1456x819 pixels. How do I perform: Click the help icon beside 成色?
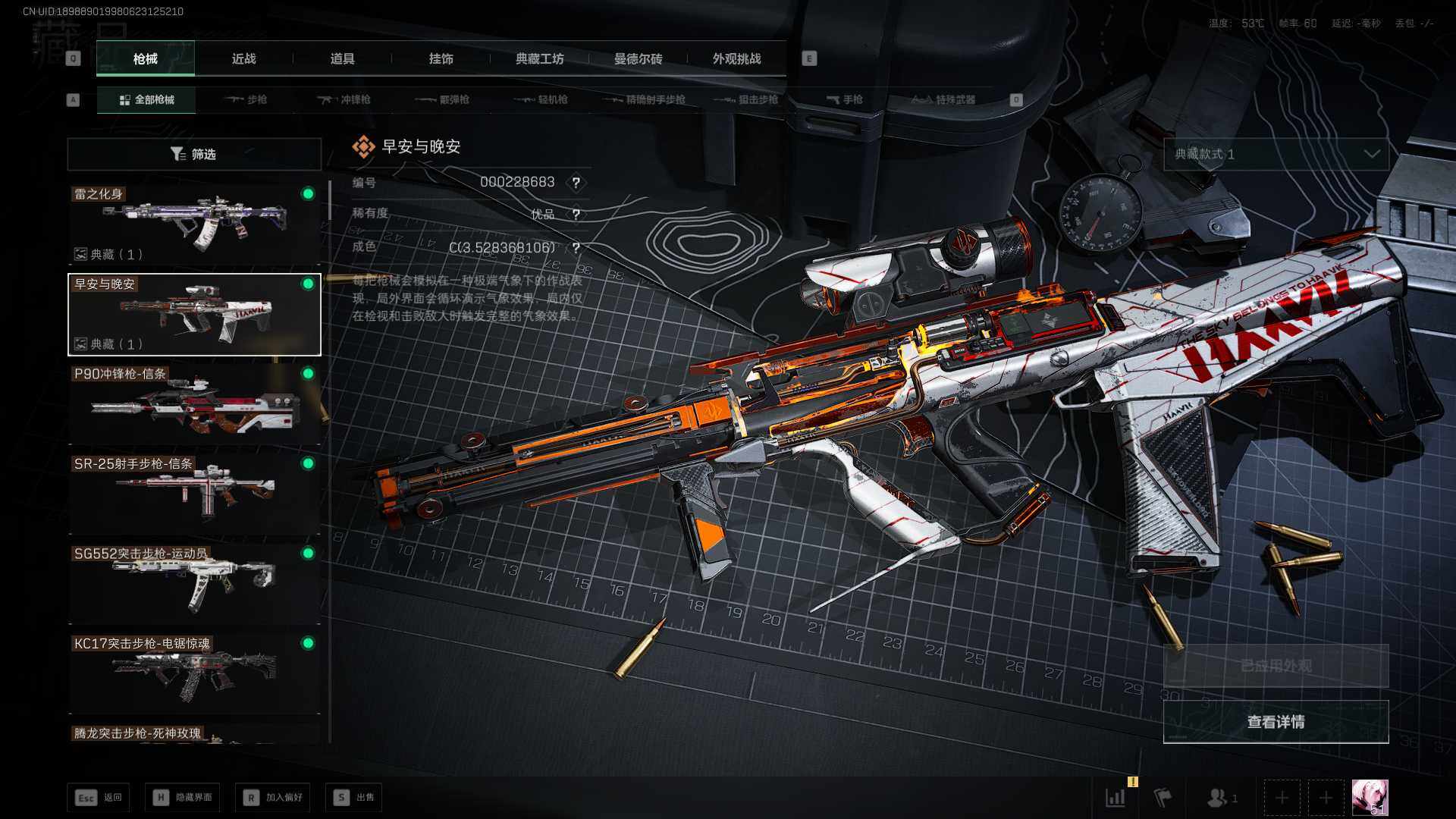(x=576, y=248)
